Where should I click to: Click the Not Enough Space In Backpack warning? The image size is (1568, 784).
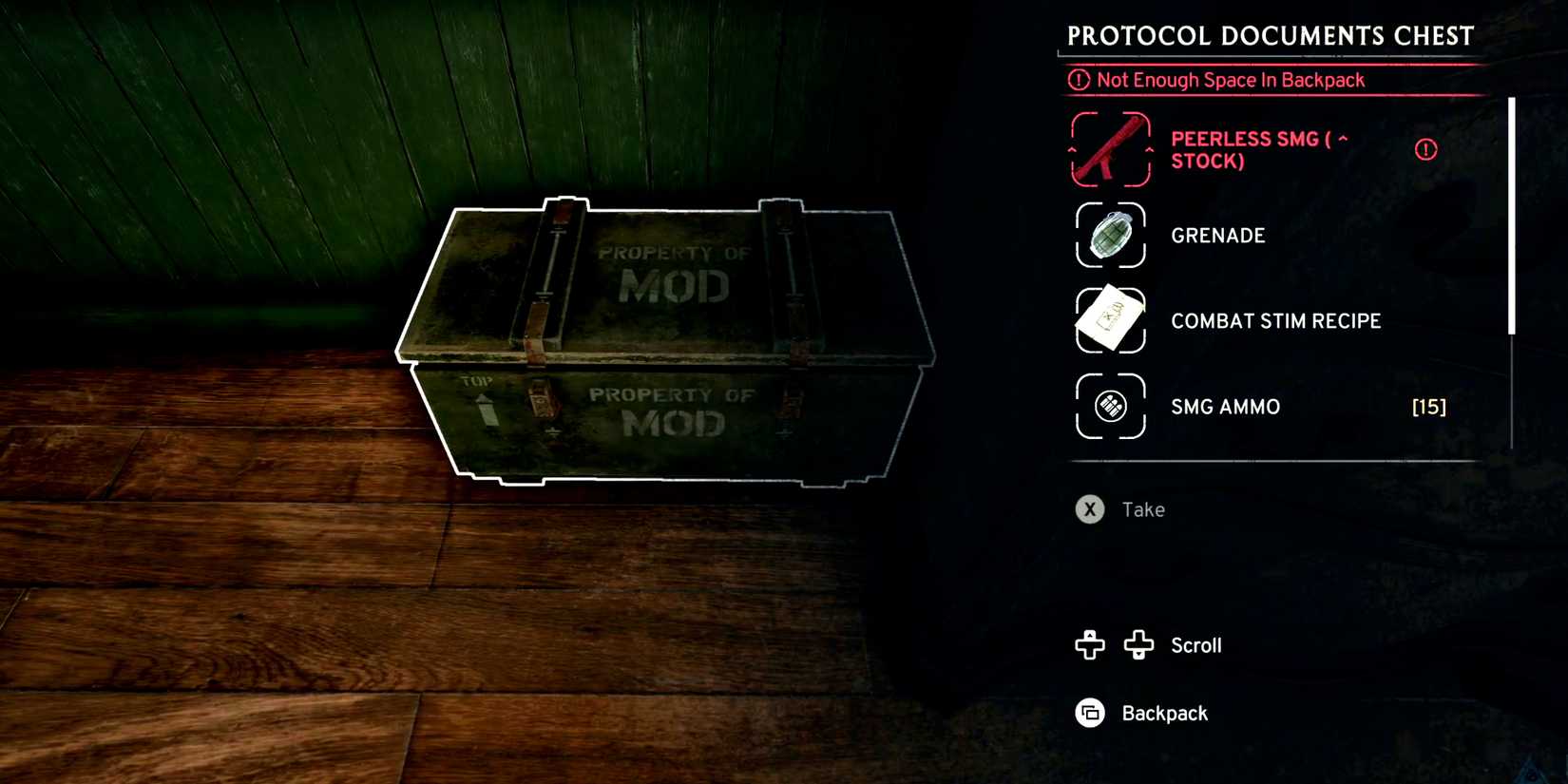pyautogui.click(x=1227, y=80)
